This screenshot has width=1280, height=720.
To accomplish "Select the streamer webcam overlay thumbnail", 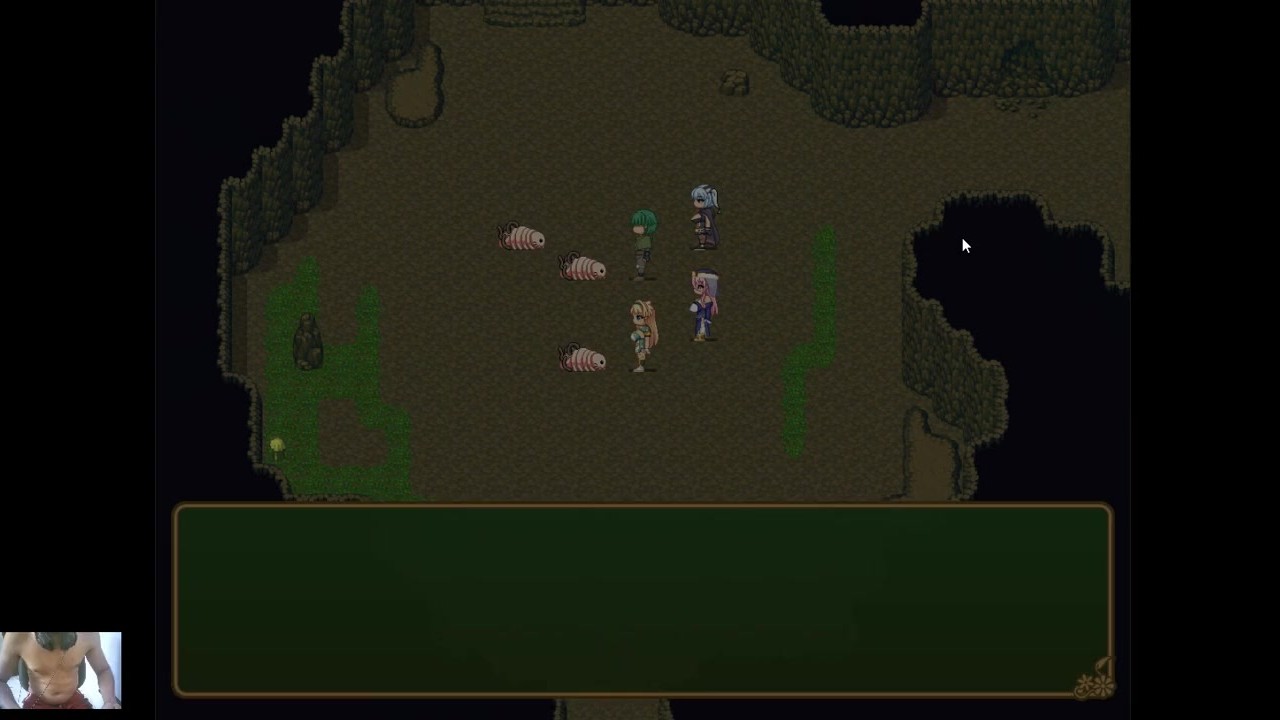I will (x=61, y=670).
